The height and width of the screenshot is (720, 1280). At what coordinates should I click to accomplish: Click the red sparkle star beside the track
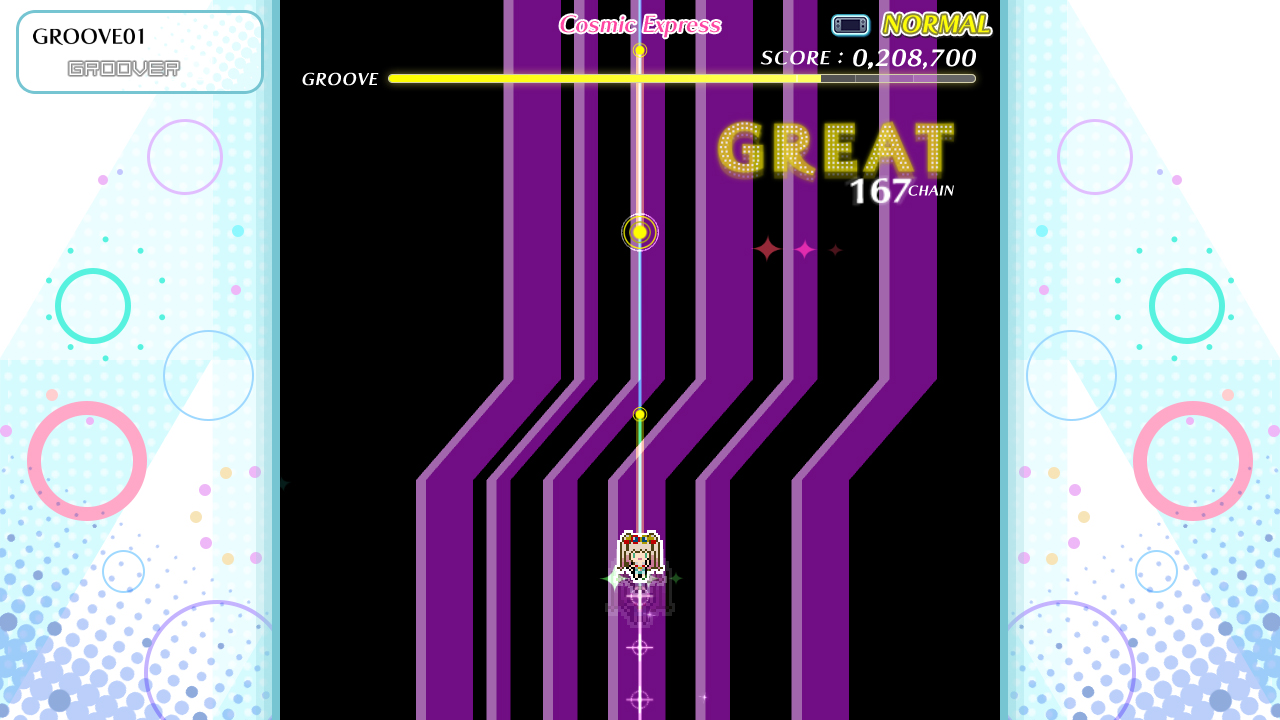point(767,250)
